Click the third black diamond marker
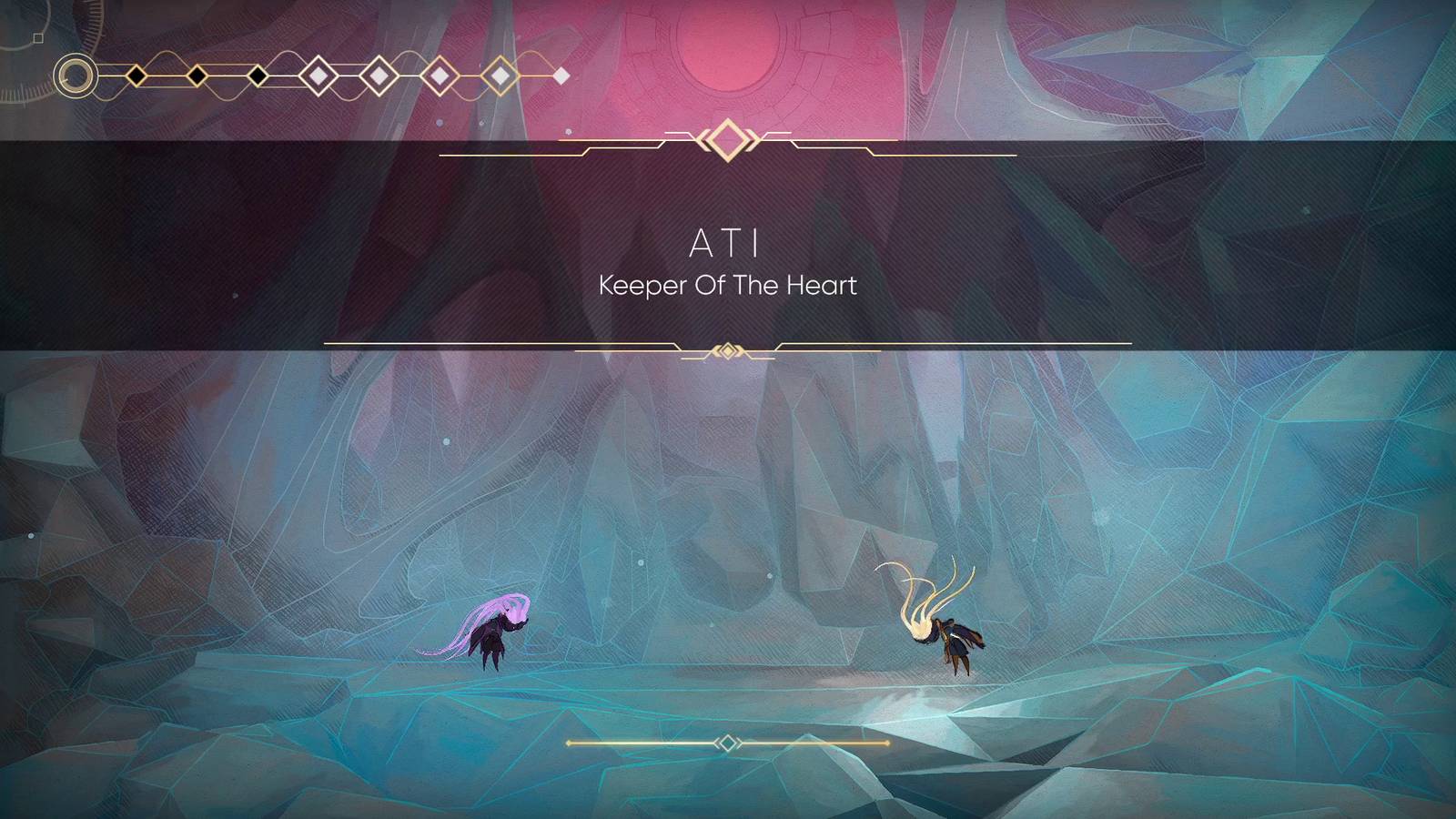This screenshot has width=1456, height=819. [x=257, y=75]
